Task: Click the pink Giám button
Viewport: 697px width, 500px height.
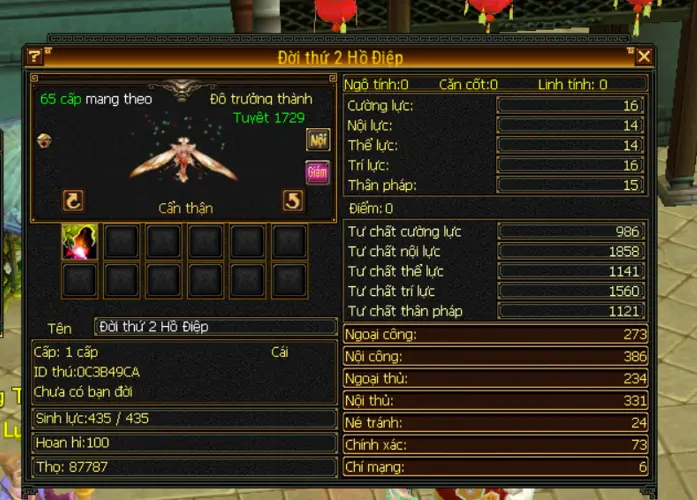Action: click(318, 171)
